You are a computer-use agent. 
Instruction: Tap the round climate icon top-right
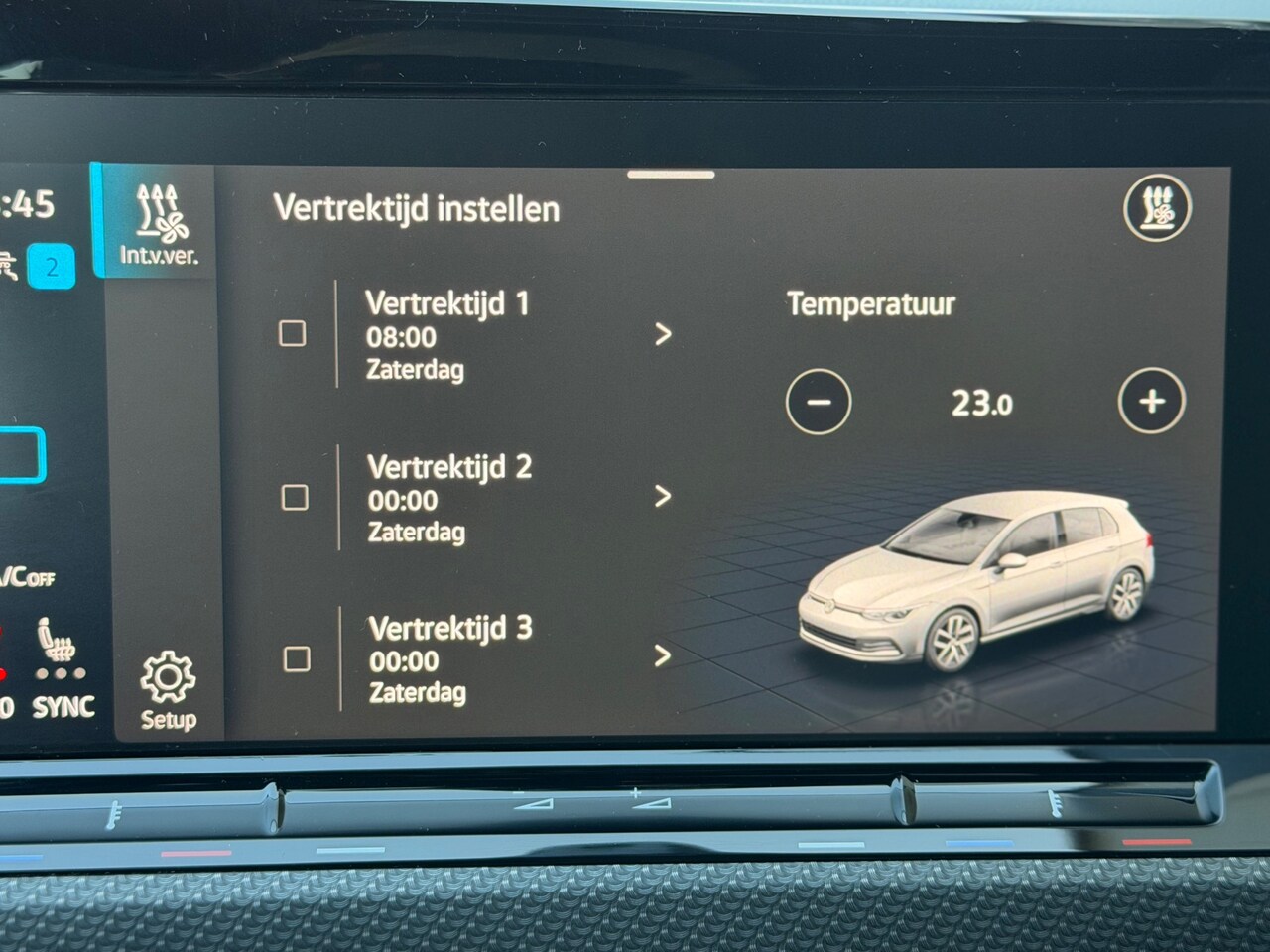tap(1157, 208)
